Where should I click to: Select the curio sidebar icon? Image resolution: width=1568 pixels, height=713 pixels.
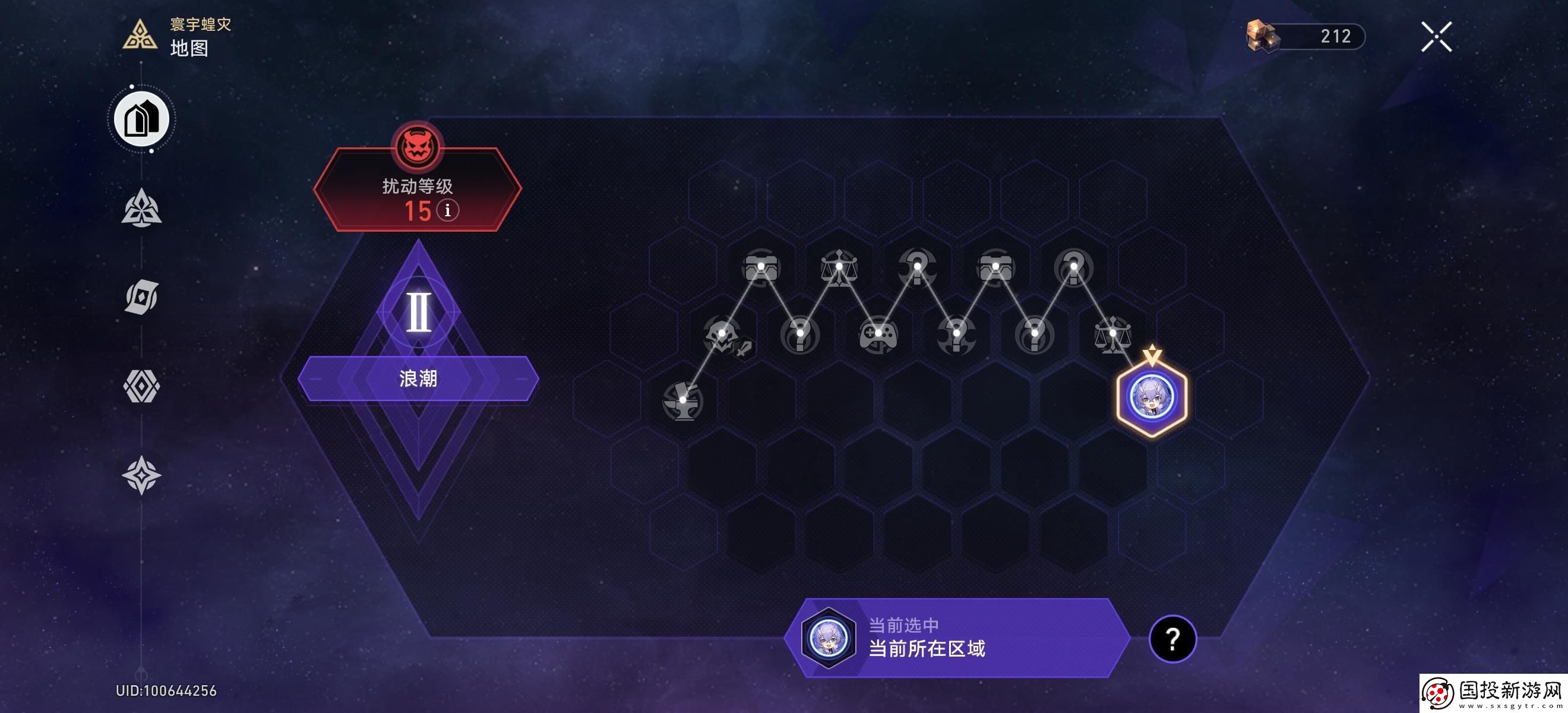click(141, 297)
